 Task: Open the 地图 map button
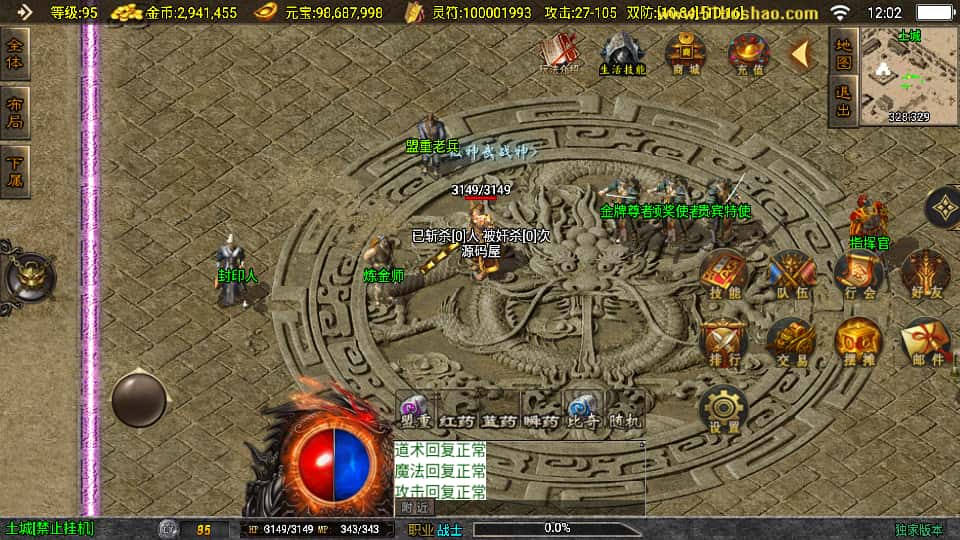843,53
